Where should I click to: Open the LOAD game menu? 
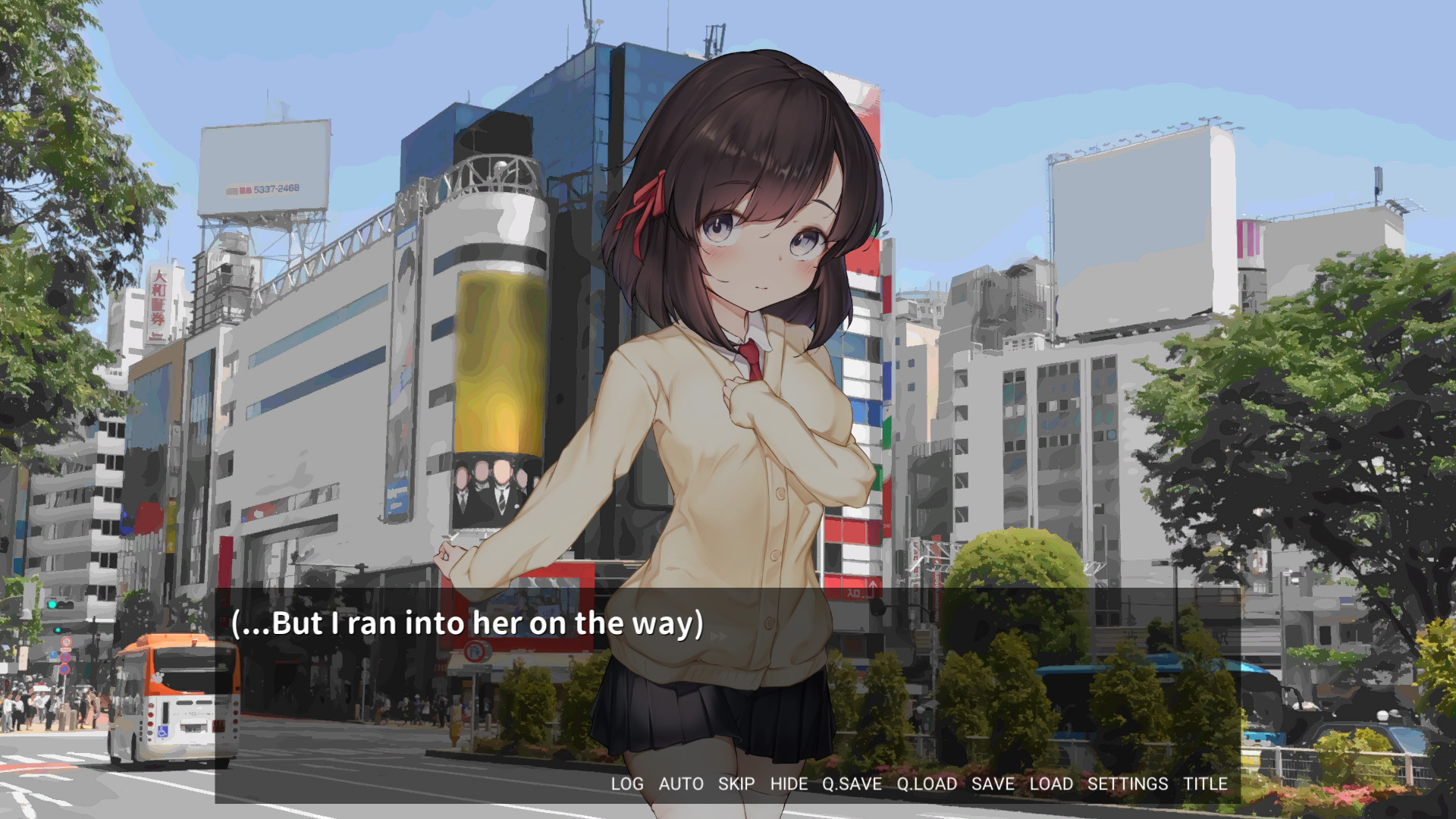coord(1051,784)
